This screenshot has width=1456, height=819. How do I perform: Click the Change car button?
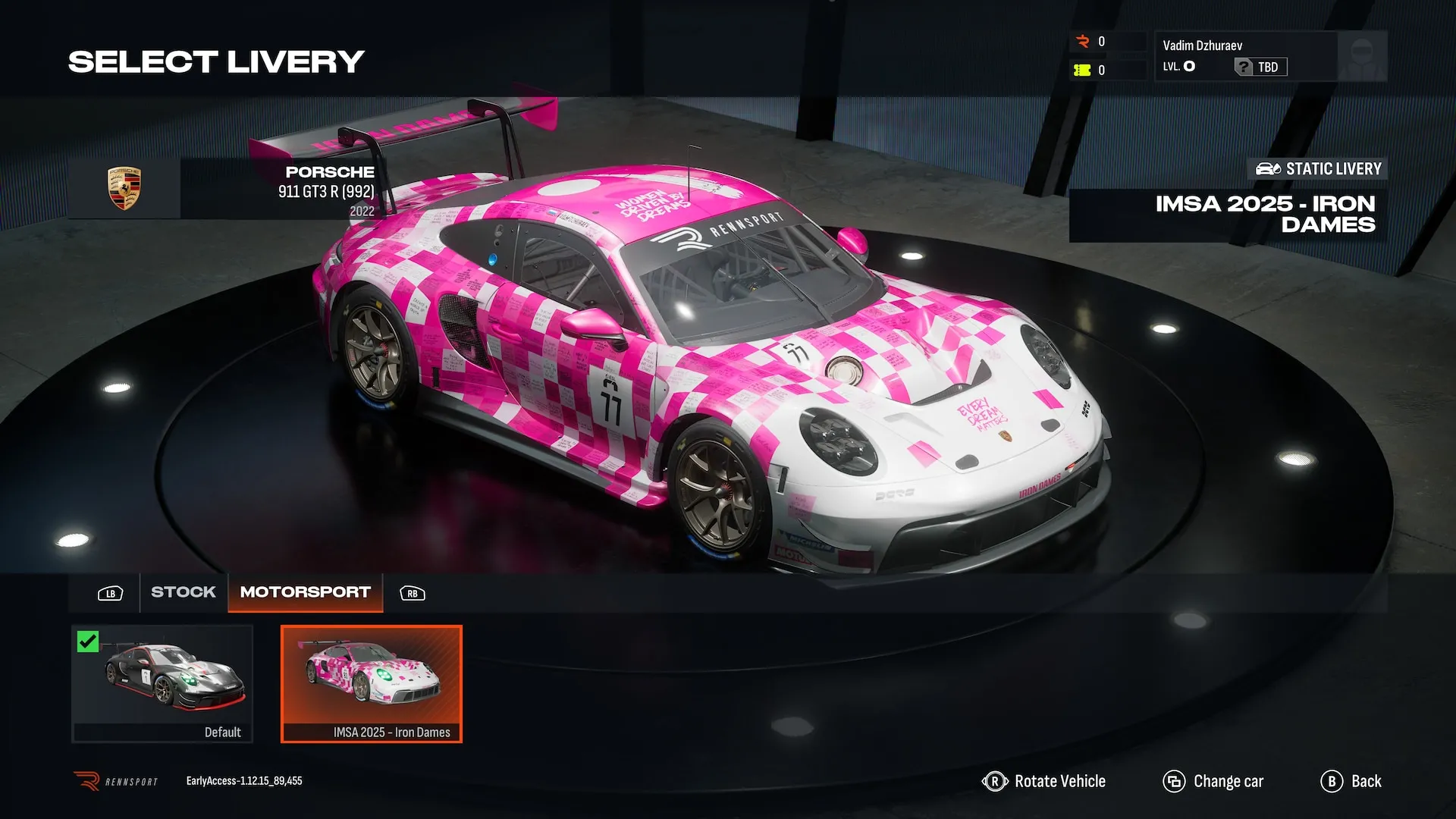pyautogui.click(x=1213, y=781)
